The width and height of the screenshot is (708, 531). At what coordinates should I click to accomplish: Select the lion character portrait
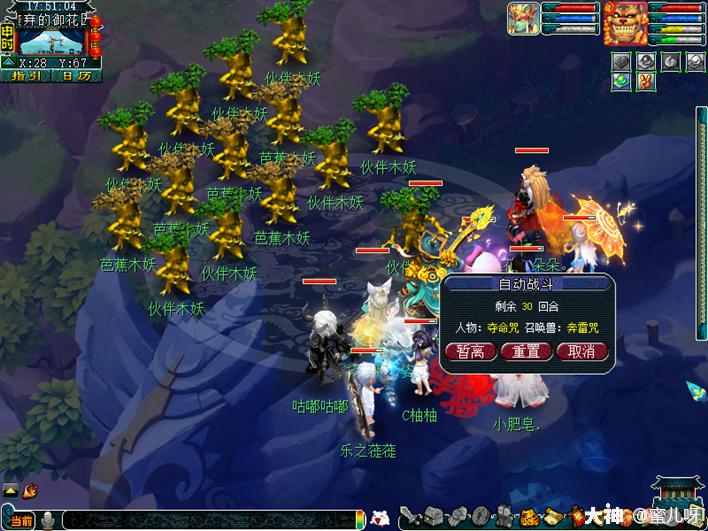coord(624,22)
